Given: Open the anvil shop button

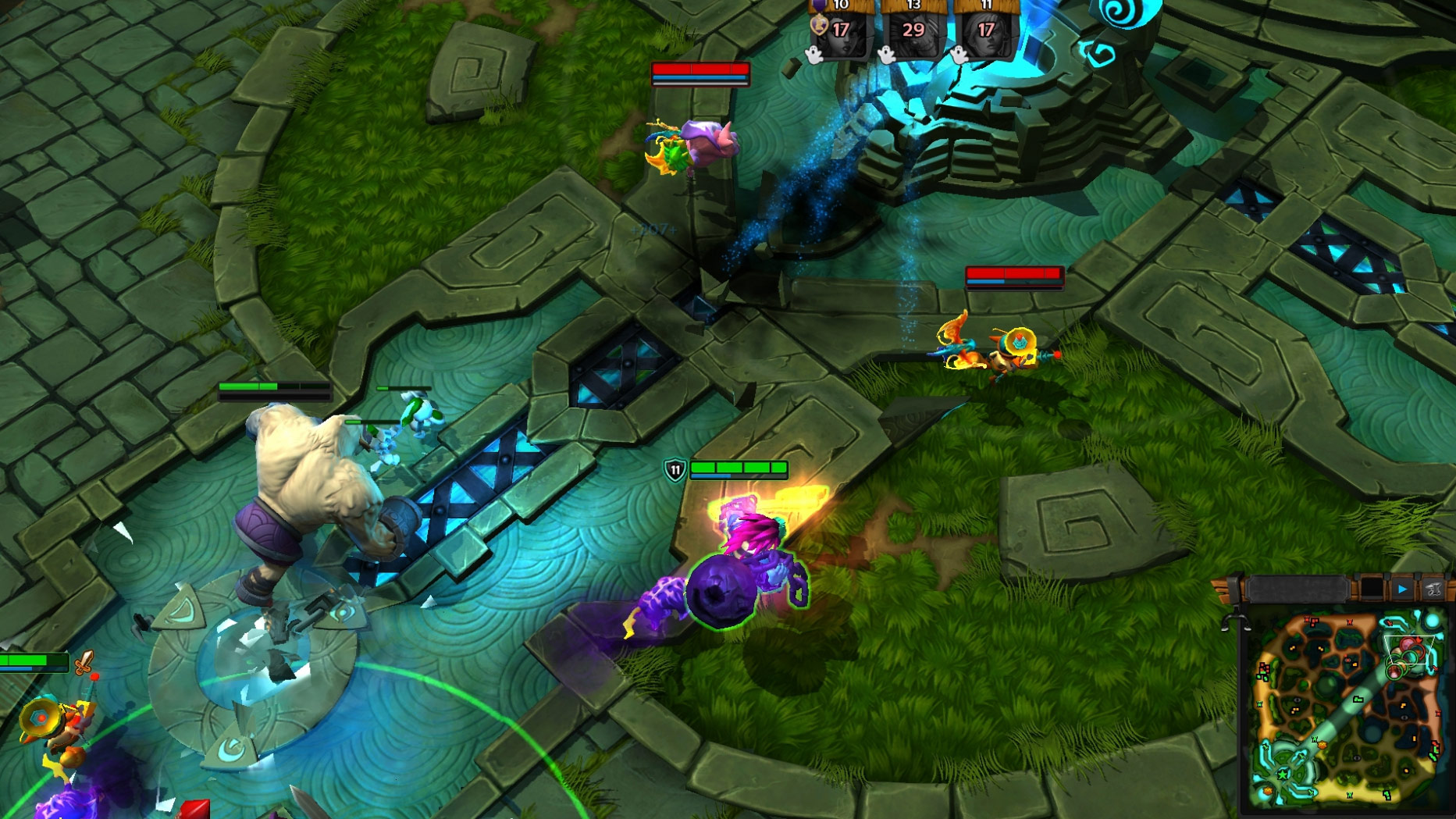Looking at the screenshot, I should [x=1433, y=589].
